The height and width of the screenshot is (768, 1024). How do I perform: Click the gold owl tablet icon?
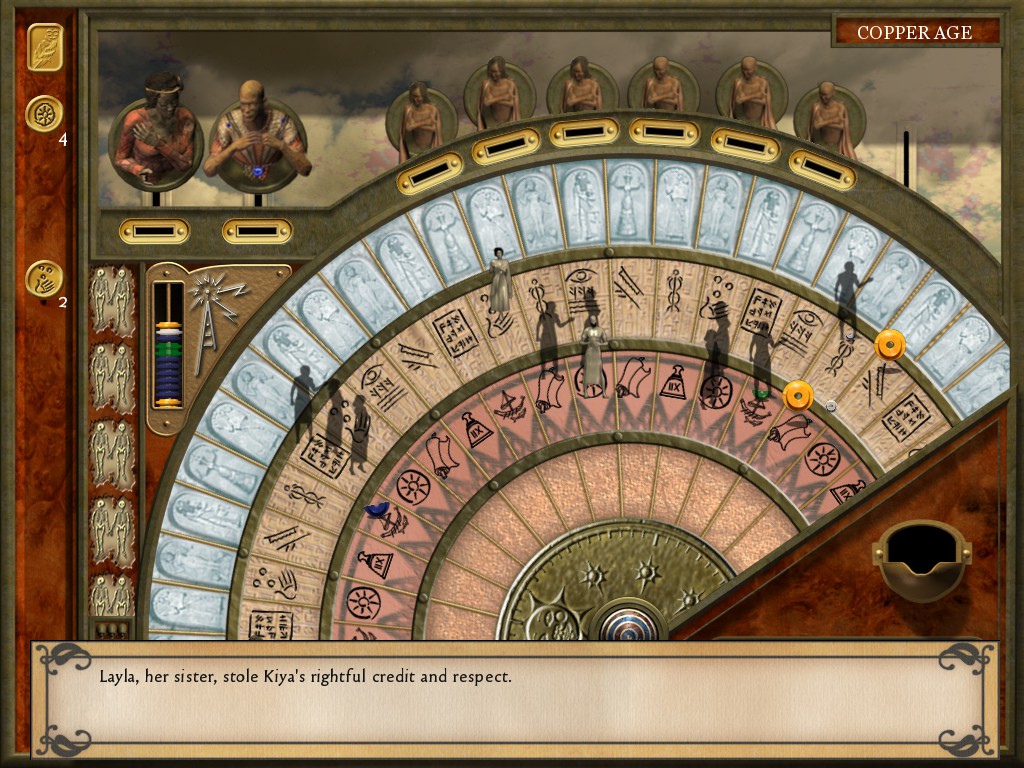(x=44, y=48)
